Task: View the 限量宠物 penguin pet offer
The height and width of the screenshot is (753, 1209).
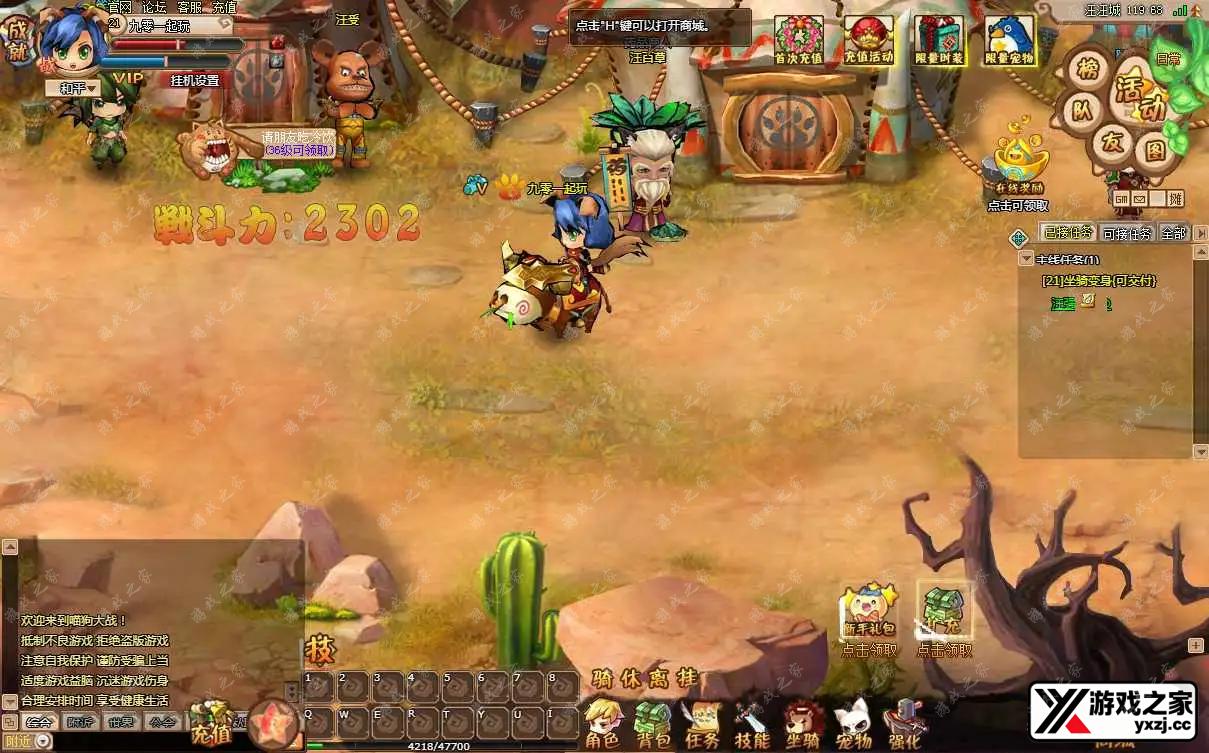Action: 1010,41
